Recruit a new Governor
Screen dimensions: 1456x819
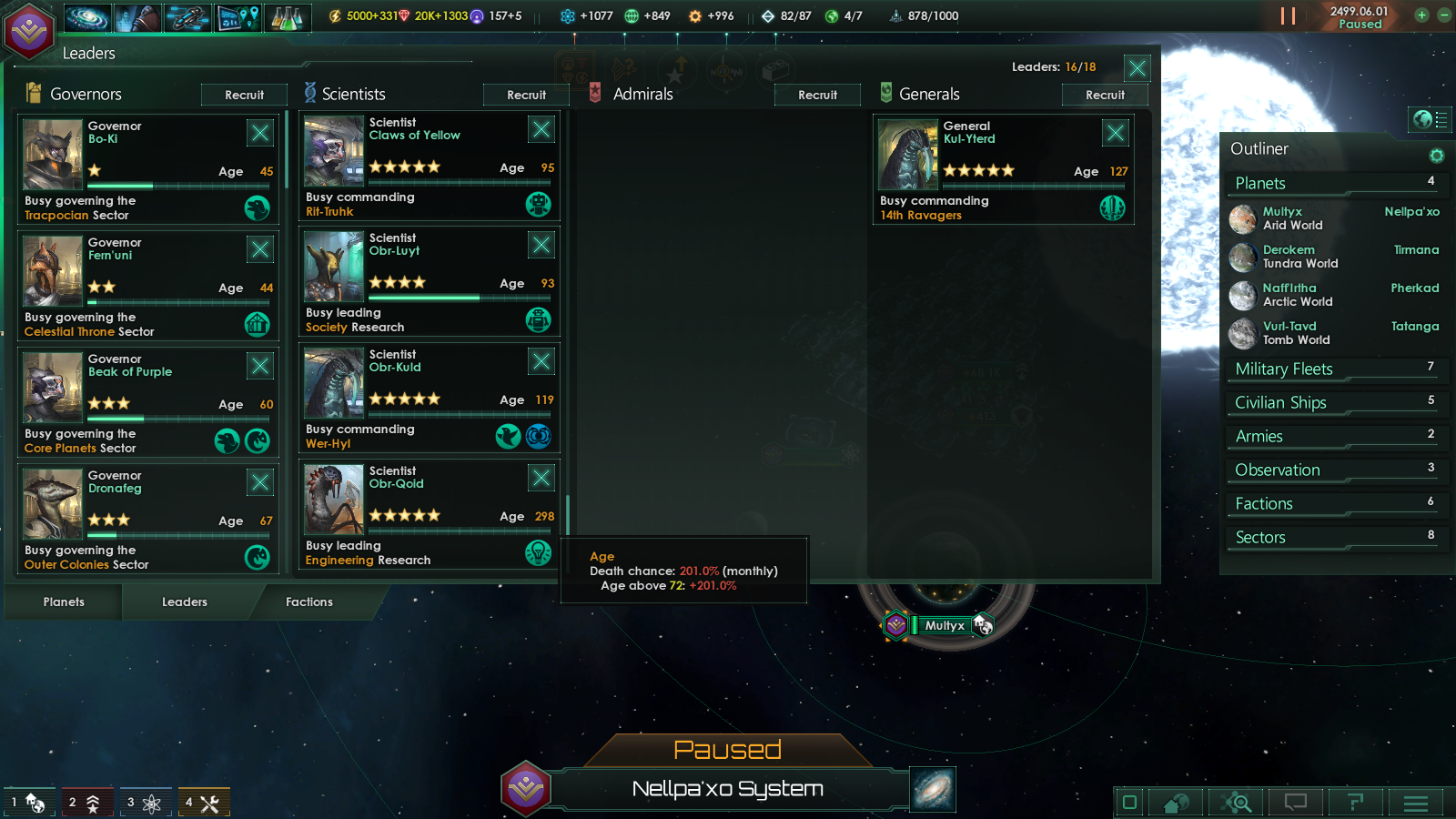click(x=244, y=94)
